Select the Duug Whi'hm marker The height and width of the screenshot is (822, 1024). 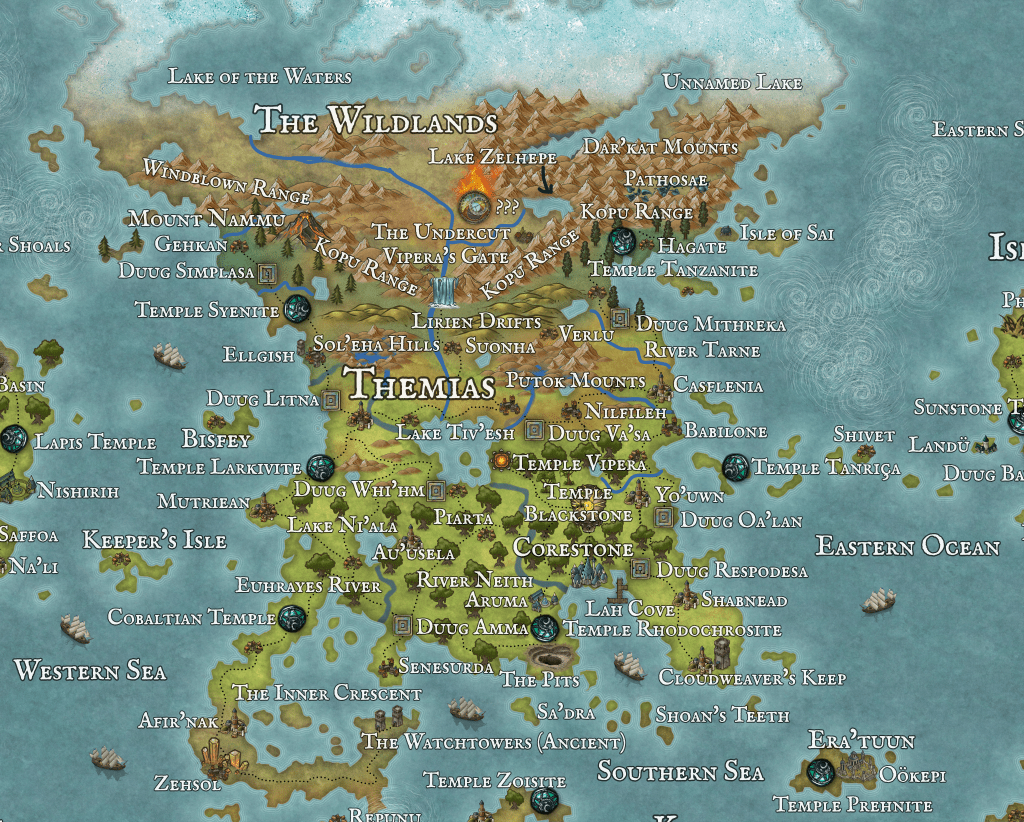(436, 490)
